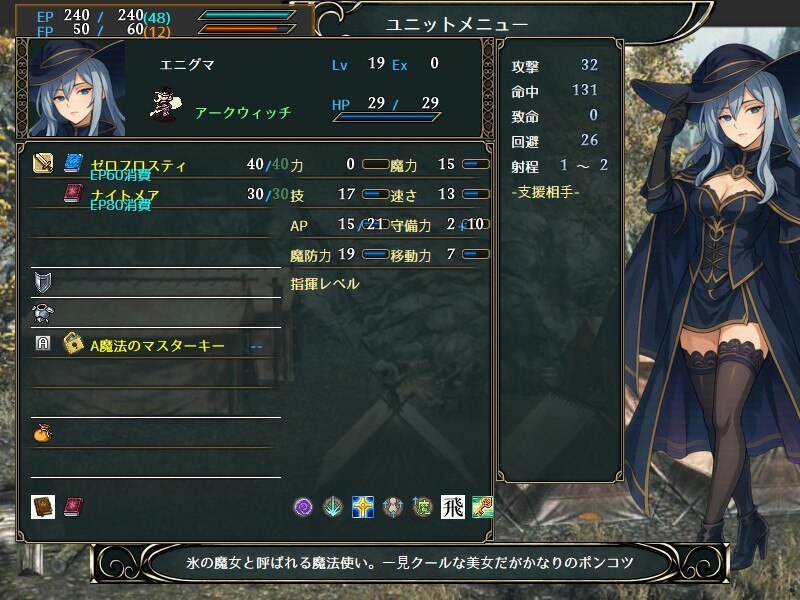800x600 pixels.
Task: Select the ナイトメア spell row
Action: (125, 194)
